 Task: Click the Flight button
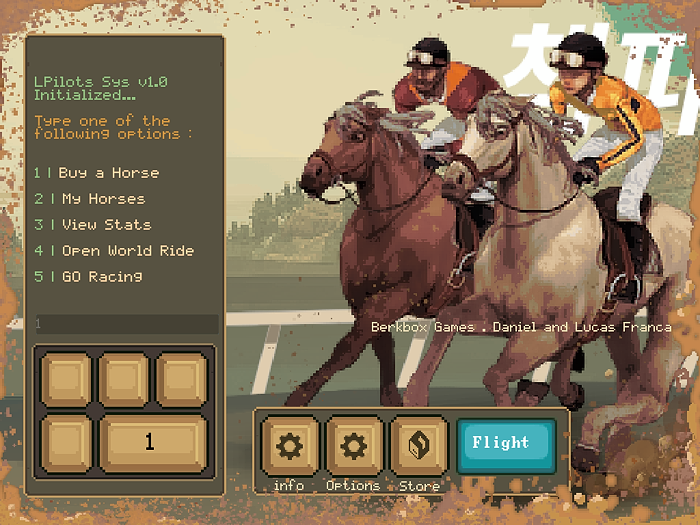pyautogui.click(x=506, y=444)
